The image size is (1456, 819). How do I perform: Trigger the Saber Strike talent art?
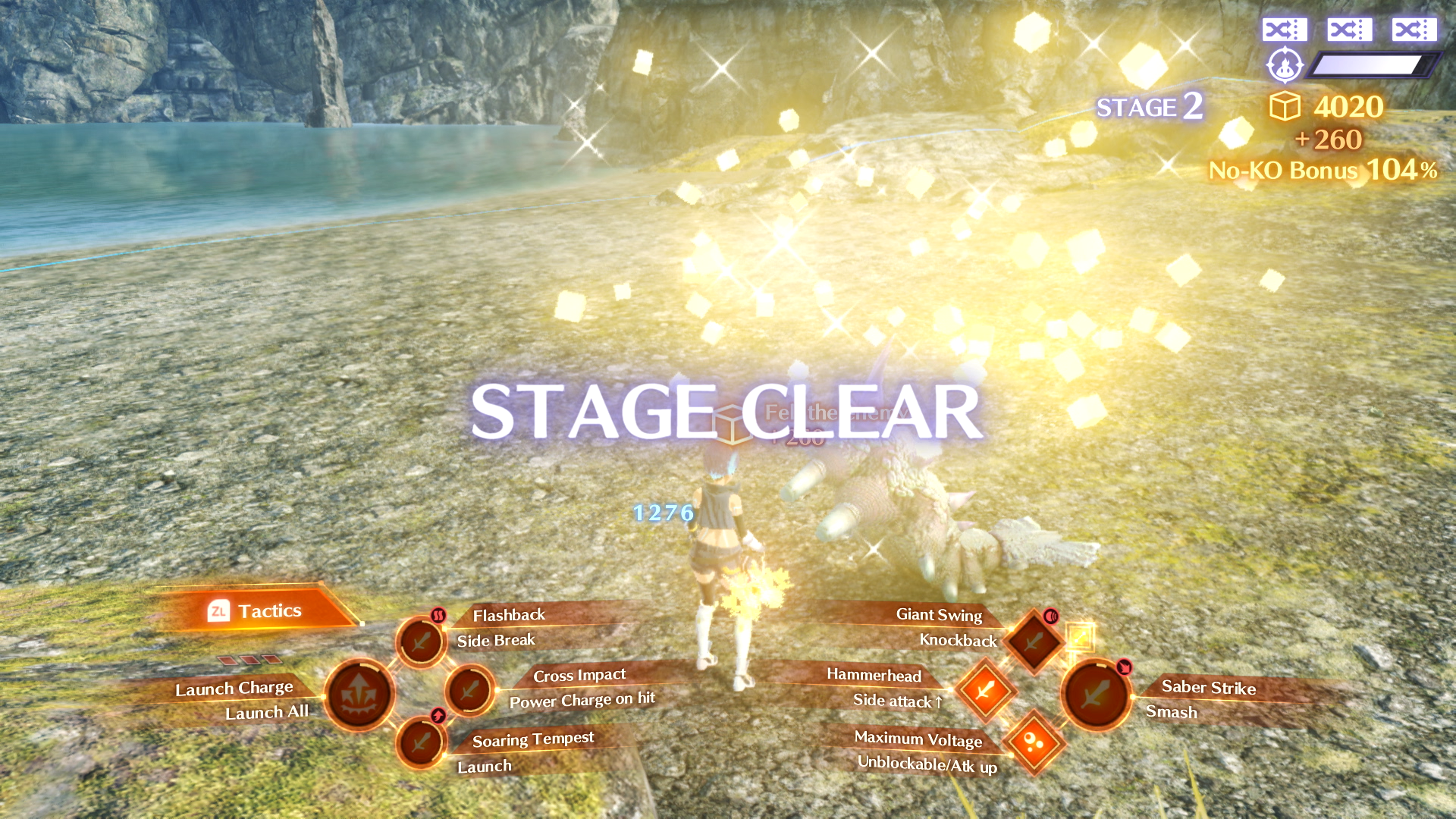(1096, 695)
